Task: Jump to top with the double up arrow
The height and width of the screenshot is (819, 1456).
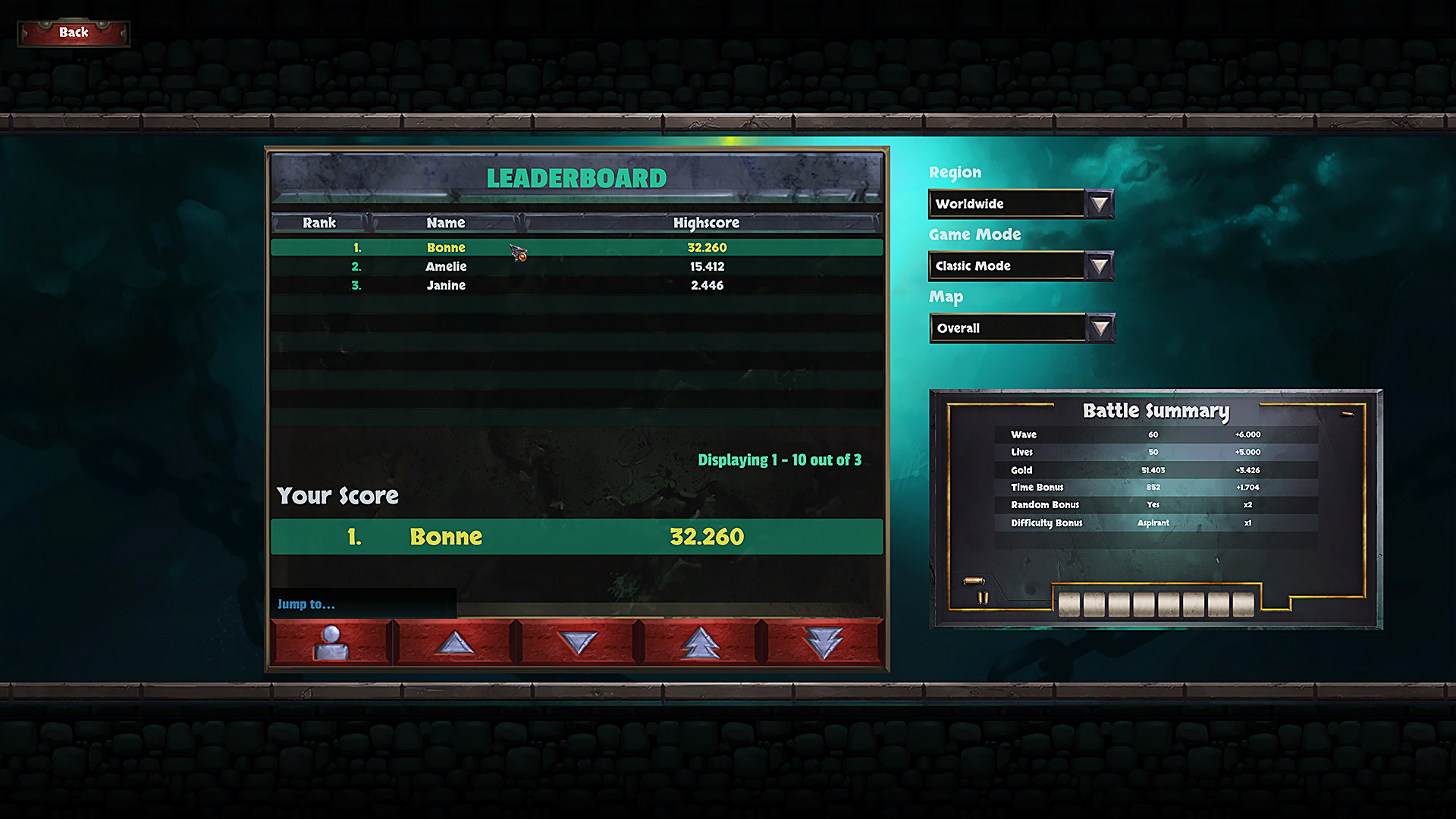Action: coord(701,641)
